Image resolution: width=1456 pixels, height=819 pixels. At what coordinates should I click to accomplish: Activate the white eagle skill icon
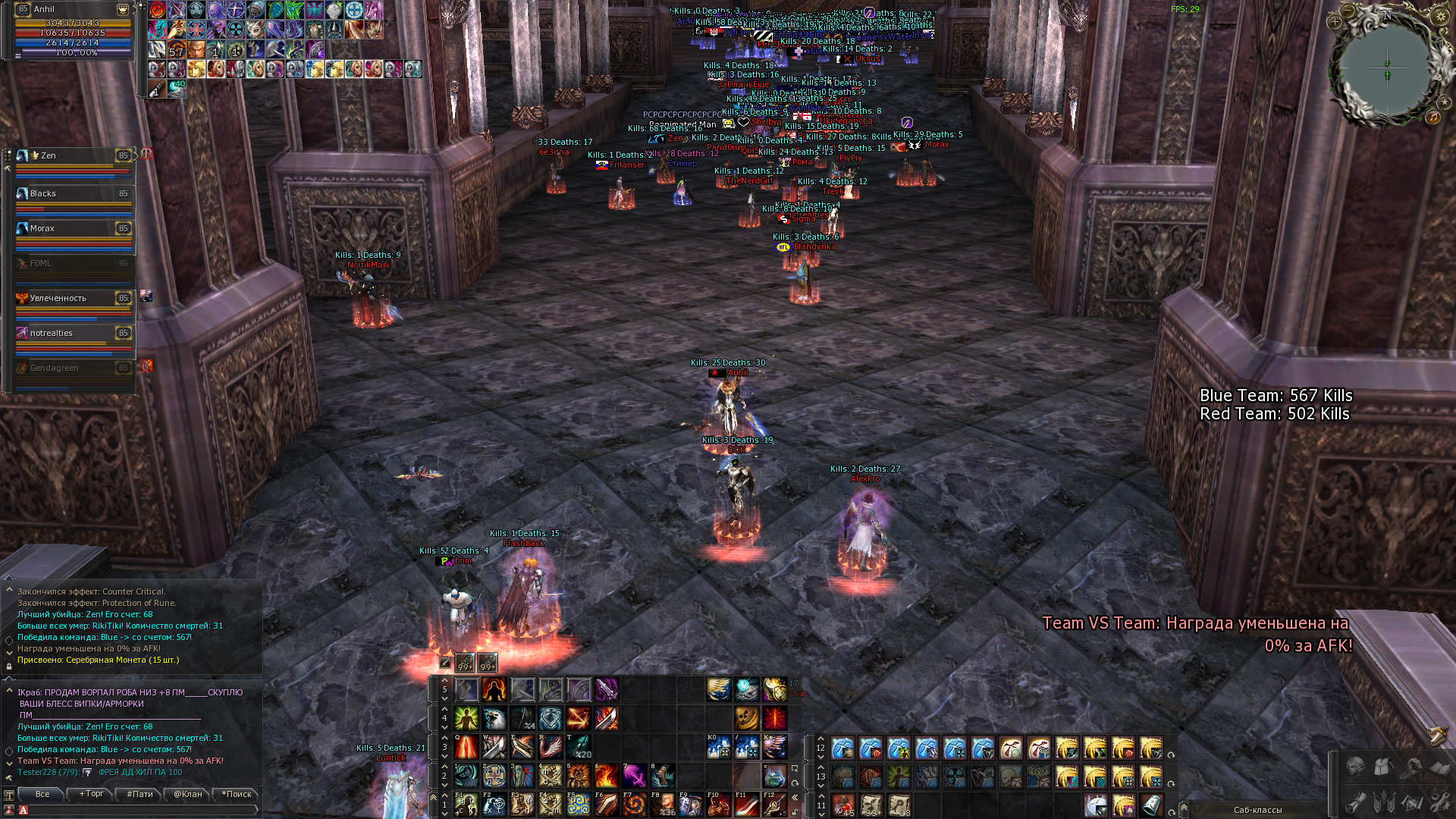point(494,718)
